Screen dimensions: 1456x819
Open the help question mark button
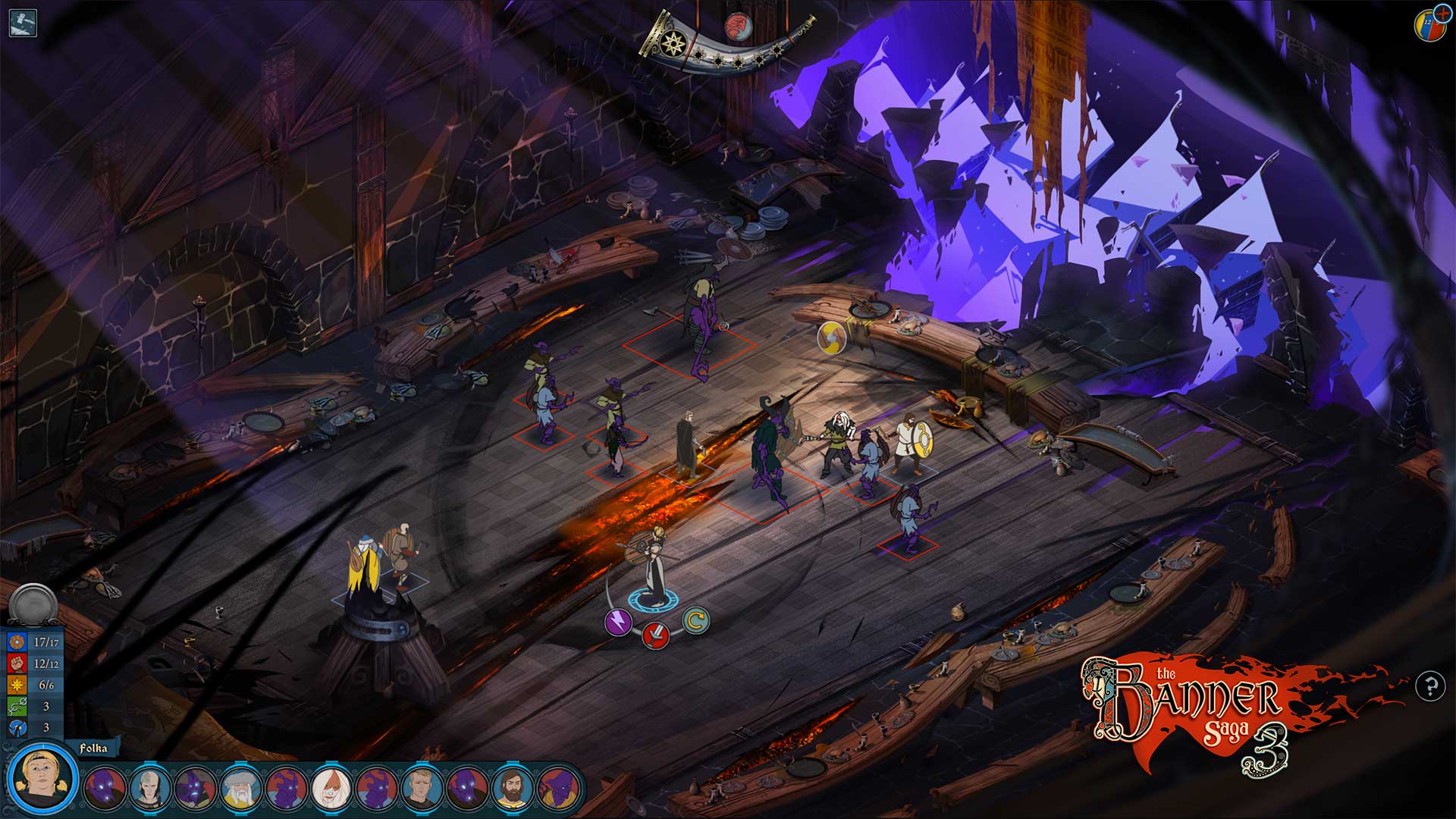tap(1430, 687)
